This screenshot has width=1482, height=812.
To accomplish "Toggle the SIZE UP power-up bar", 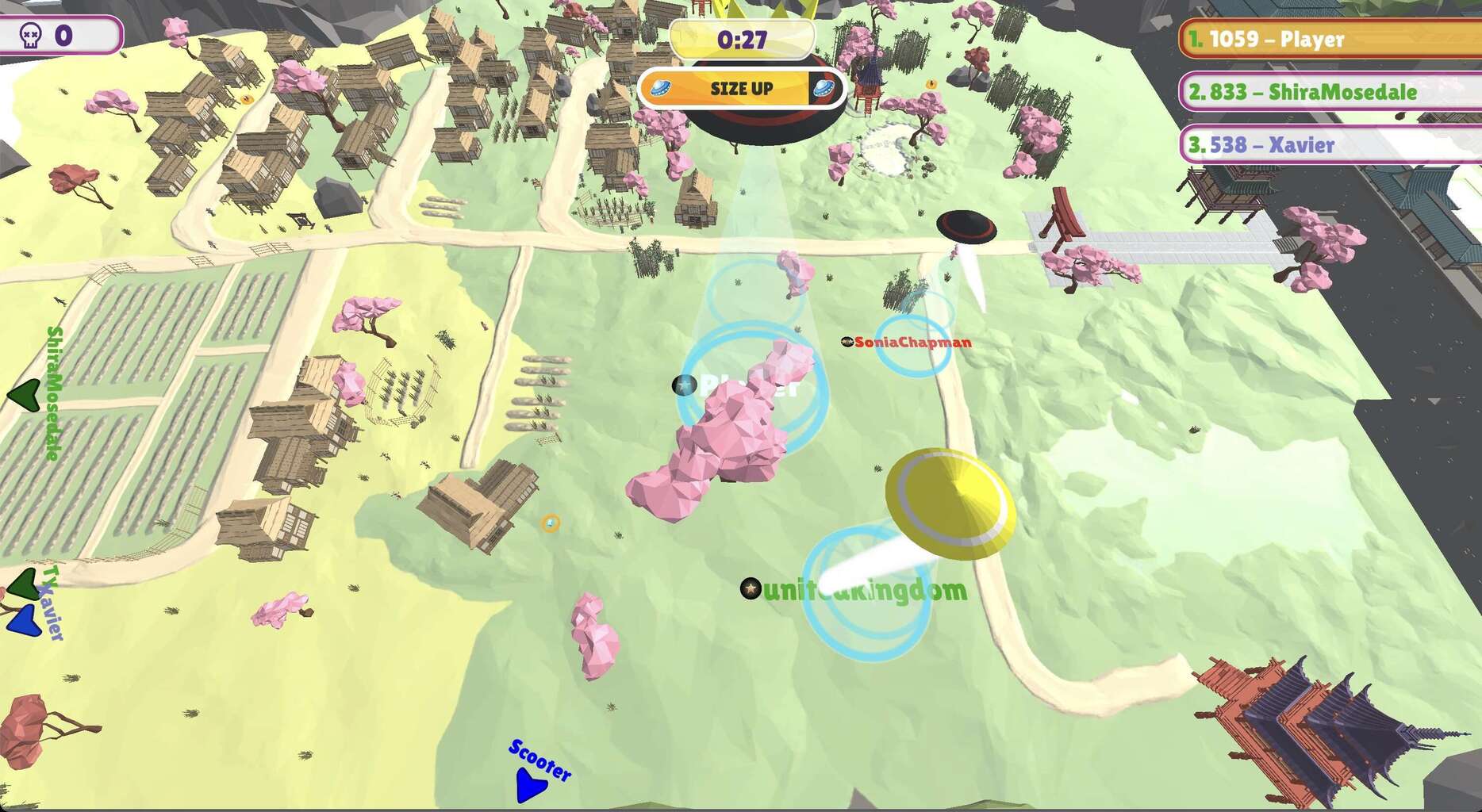I will pos(743,89).
